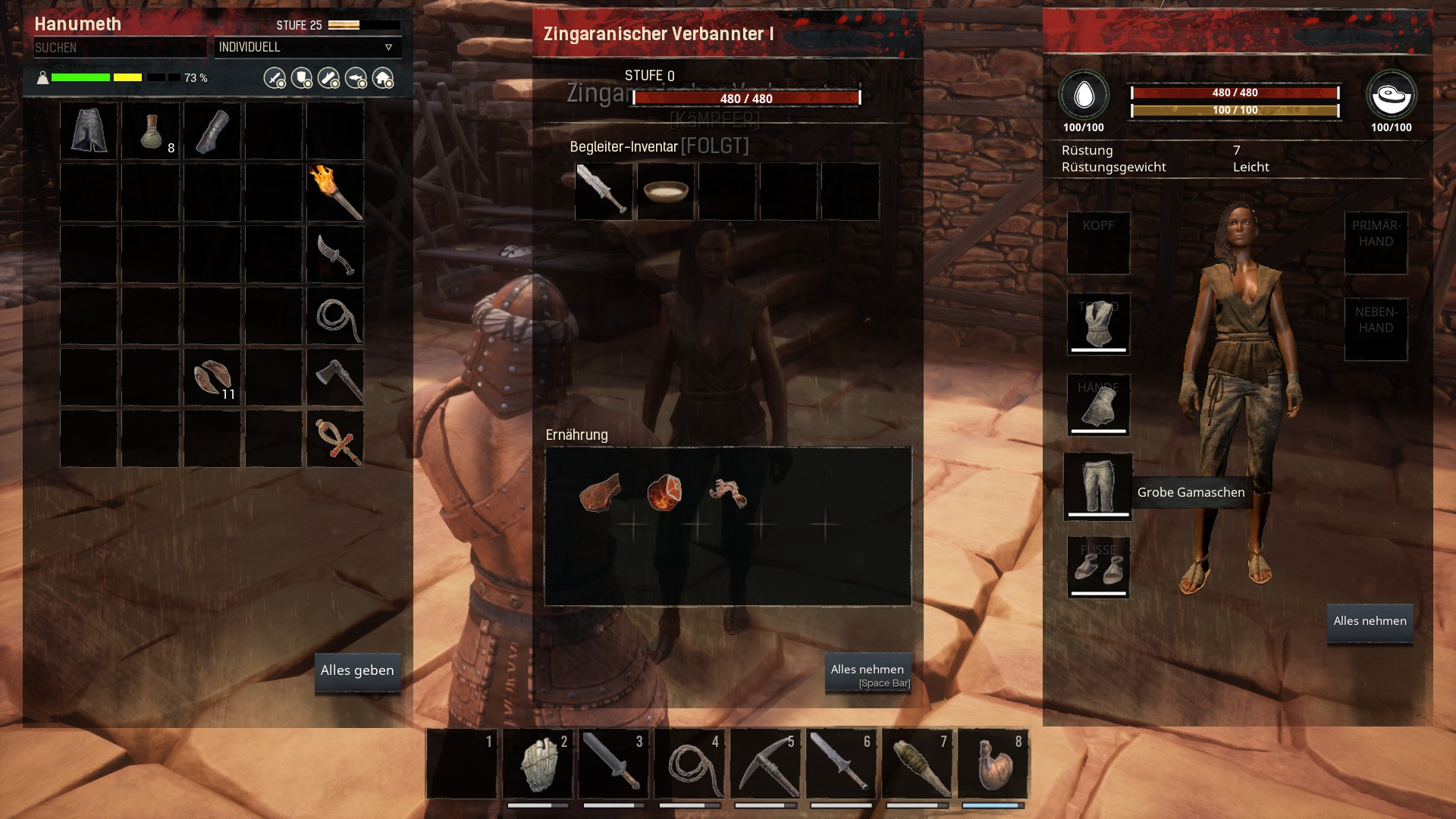This screenshot has height=819, width=1456.
Task: Select the thrall's sandals foot slot
Action: pos(1098,567)
